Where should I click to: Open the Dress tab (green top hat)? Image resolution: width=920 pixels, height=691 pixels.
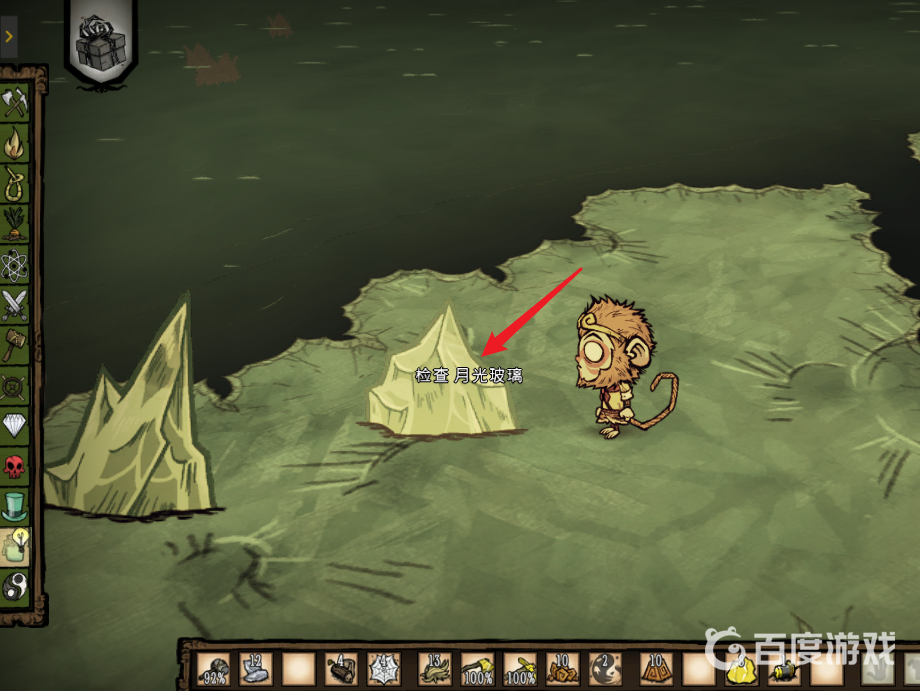point(16,505)
